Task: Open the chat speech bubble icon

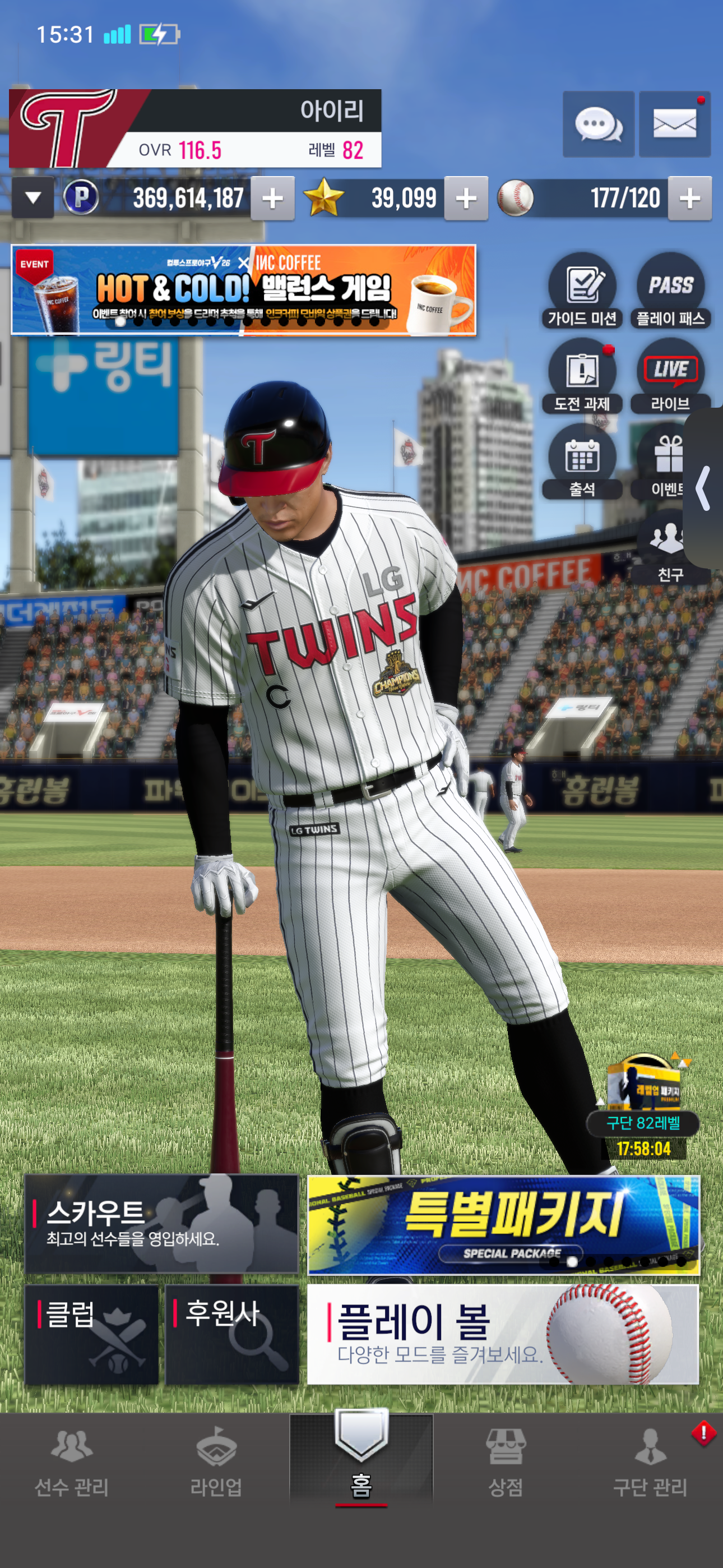Action: 598,125
